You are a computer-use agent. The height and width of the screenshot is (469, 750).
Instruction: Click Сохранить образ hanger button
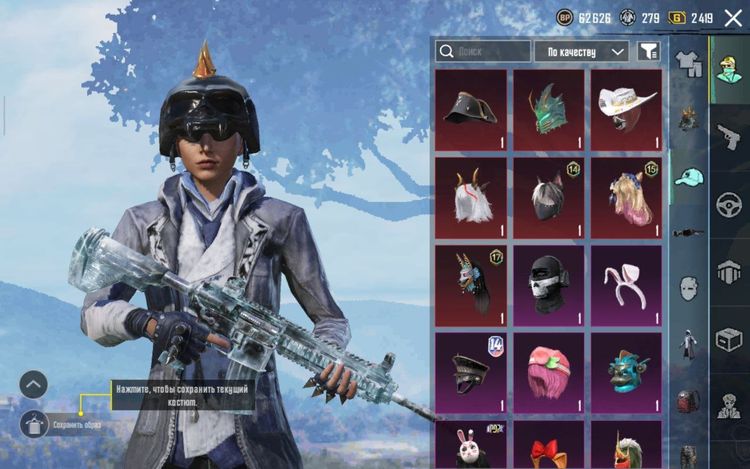(x=34, y=424)
